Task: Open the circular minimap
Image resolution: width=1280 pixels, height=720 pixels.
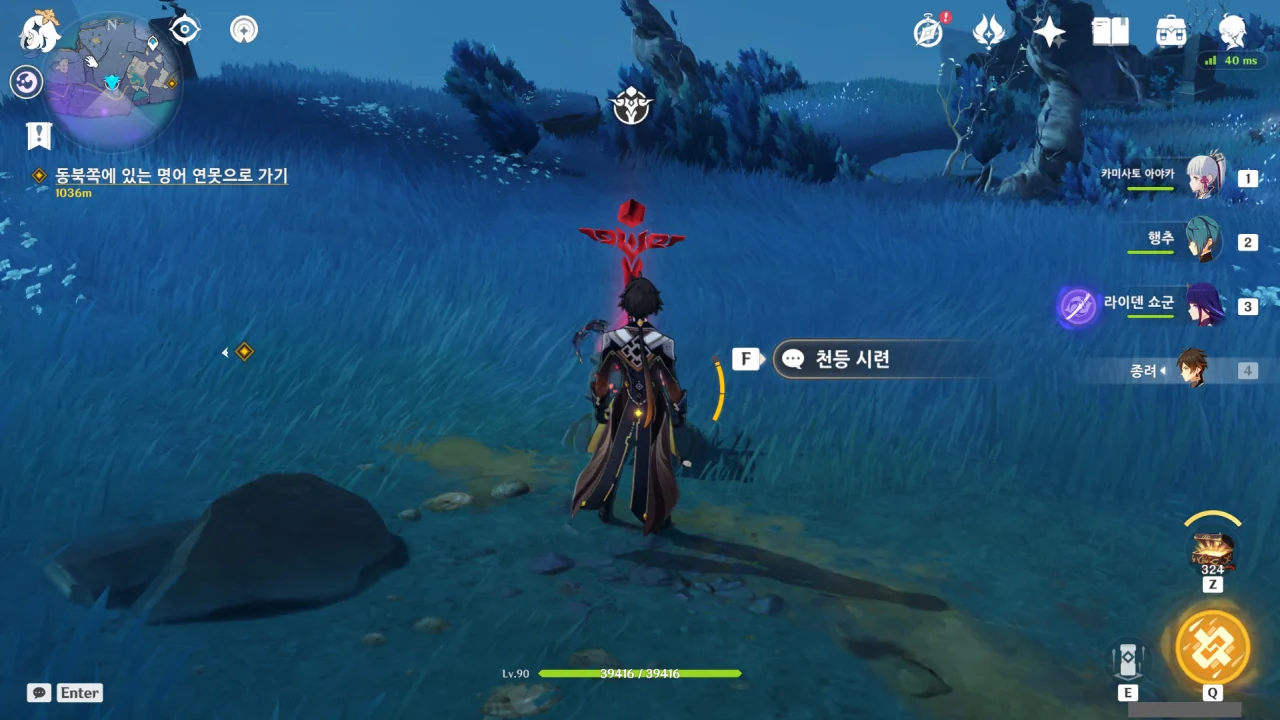Action: click(x=112, y=80)
